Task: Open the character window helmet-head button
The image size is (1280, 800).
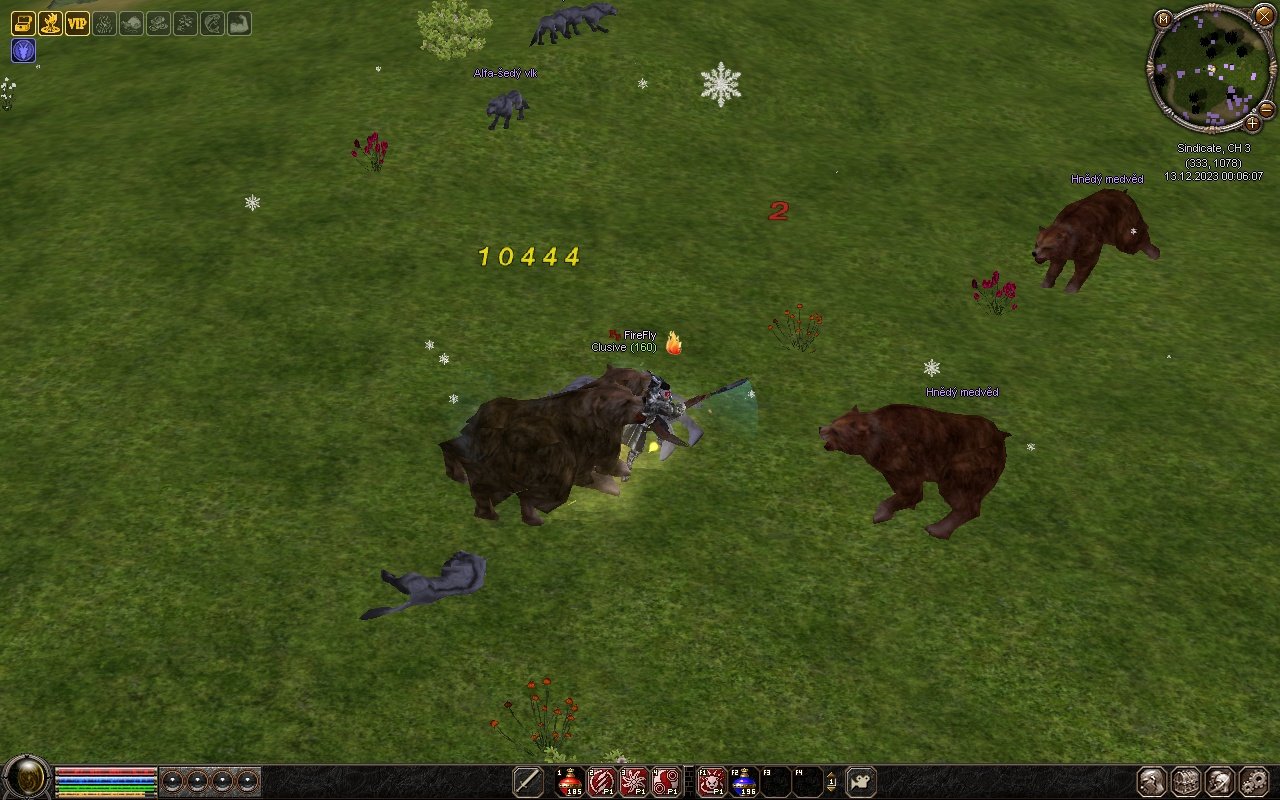Action: coord(1152,781)
